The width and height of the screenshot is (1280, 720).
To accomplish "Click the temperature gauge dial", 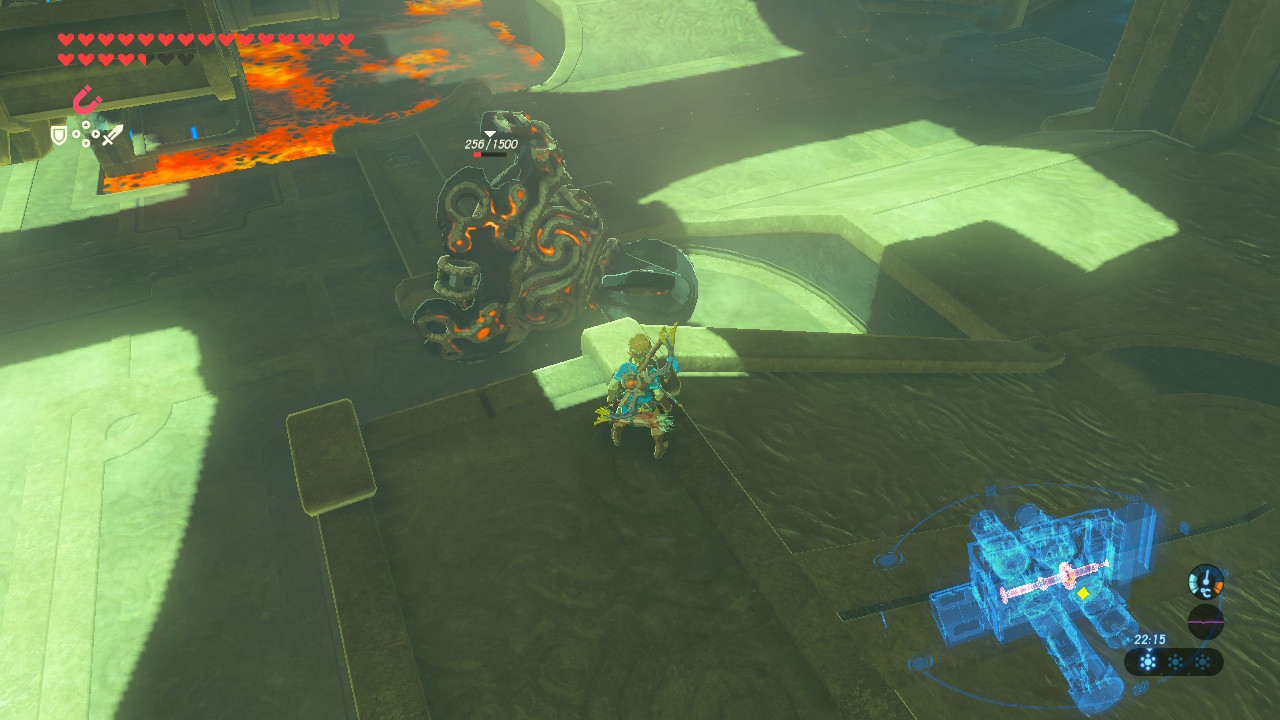I will point(1205,581).
